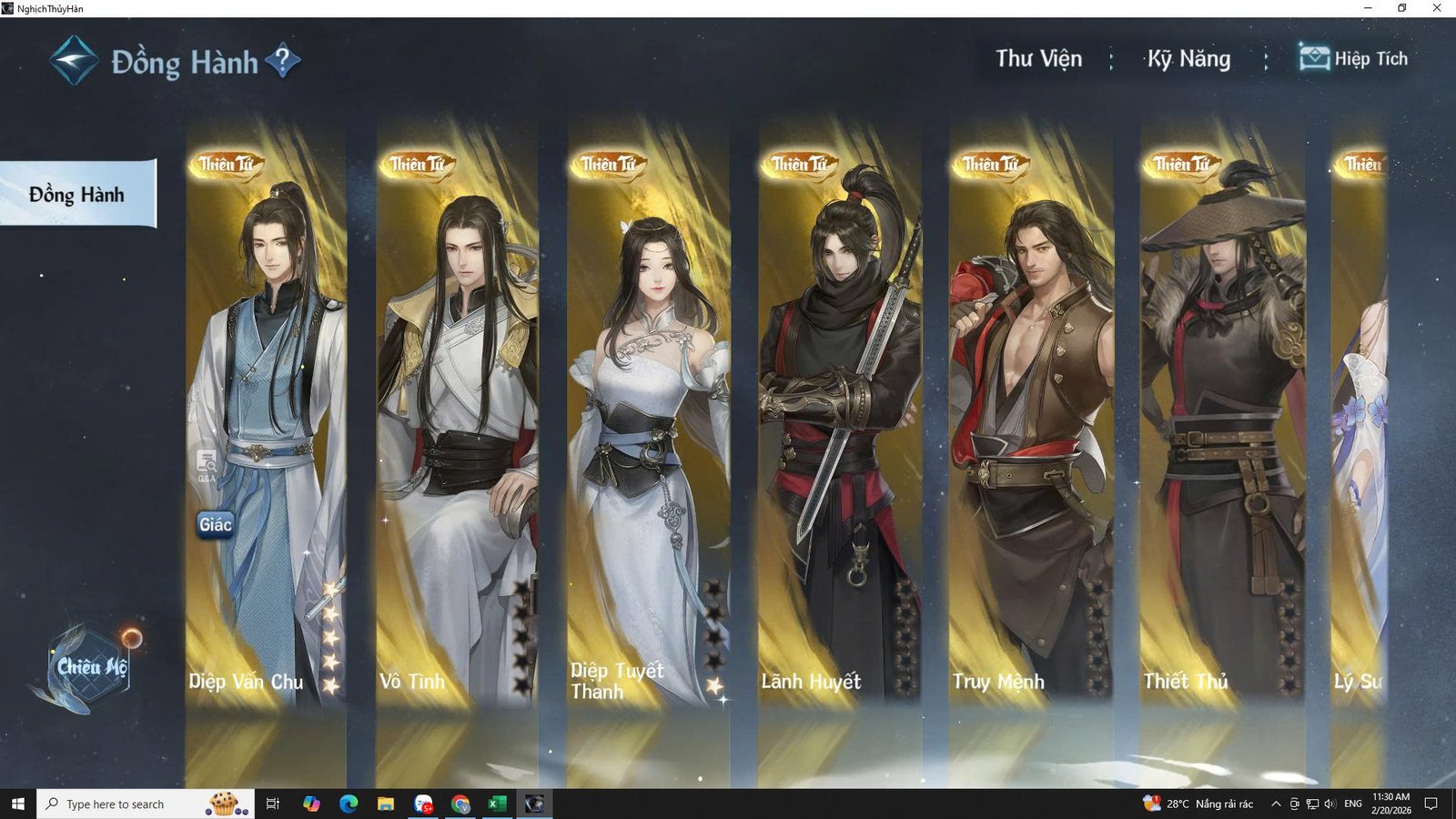Click the Q&A icon on Diệp Vấn Chu card
Viewport: 1456px width, 819px height.
[205, 460]
